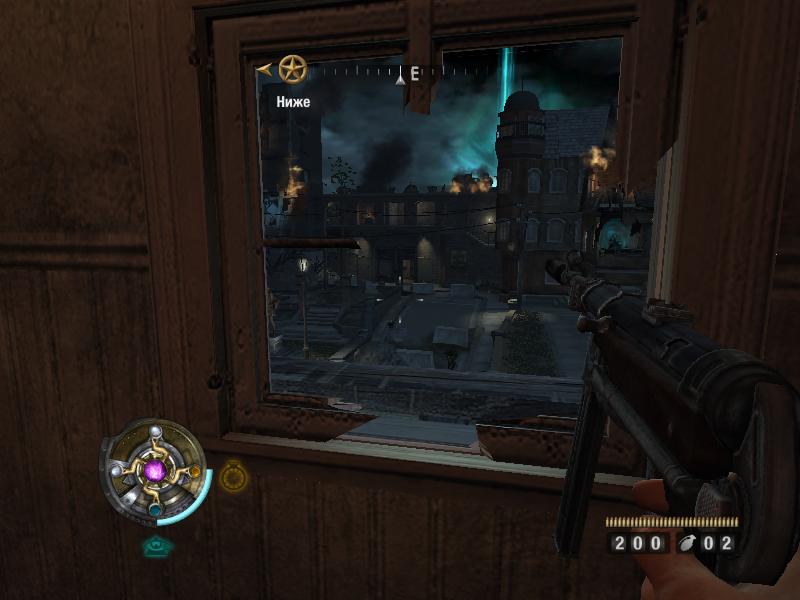Click the glowing gold ring icon

[x=233, y=476]
